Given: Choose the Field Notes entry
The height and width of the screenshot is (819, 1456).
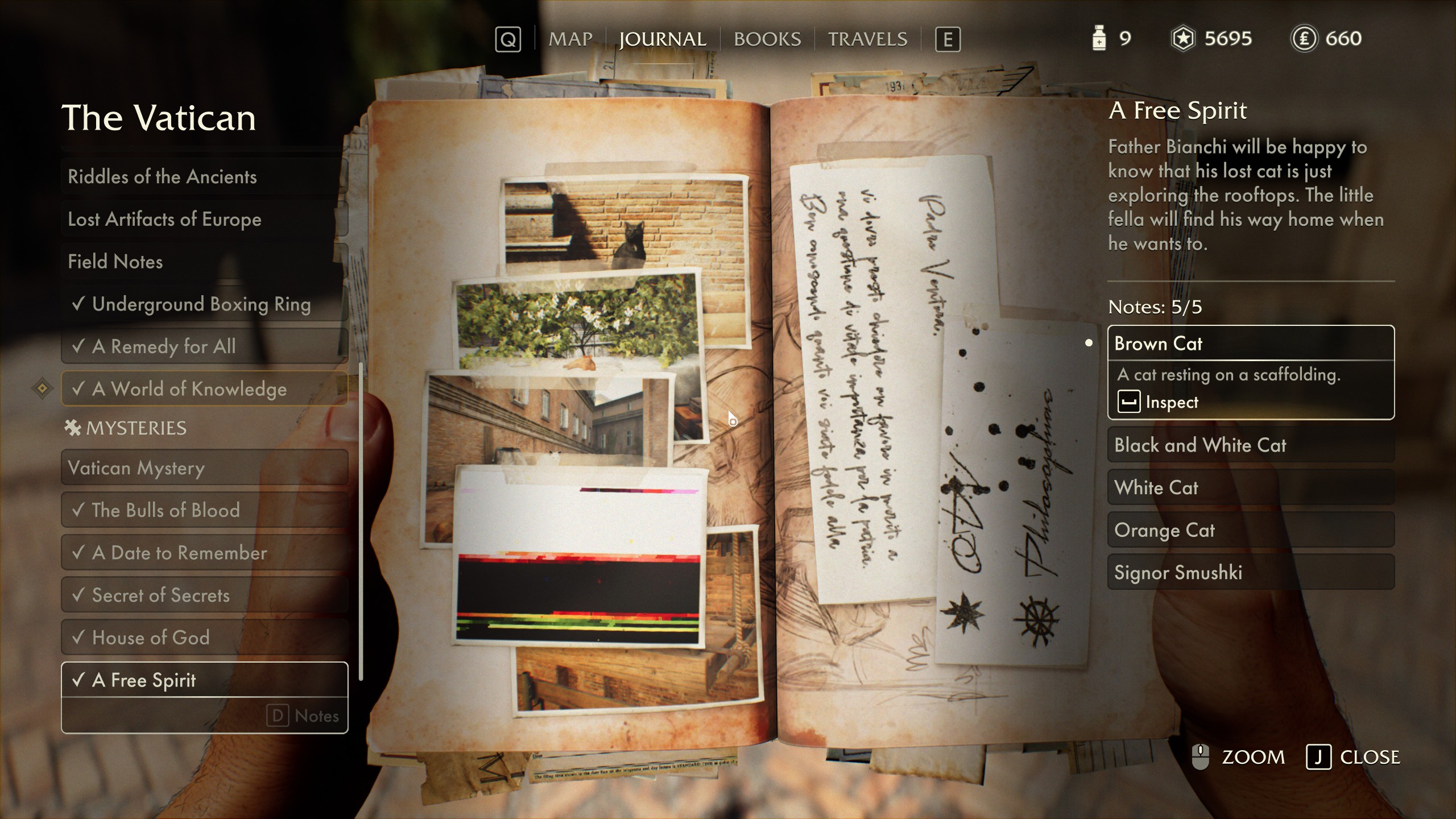Looking at the screenshot, I should pos(204,262).
